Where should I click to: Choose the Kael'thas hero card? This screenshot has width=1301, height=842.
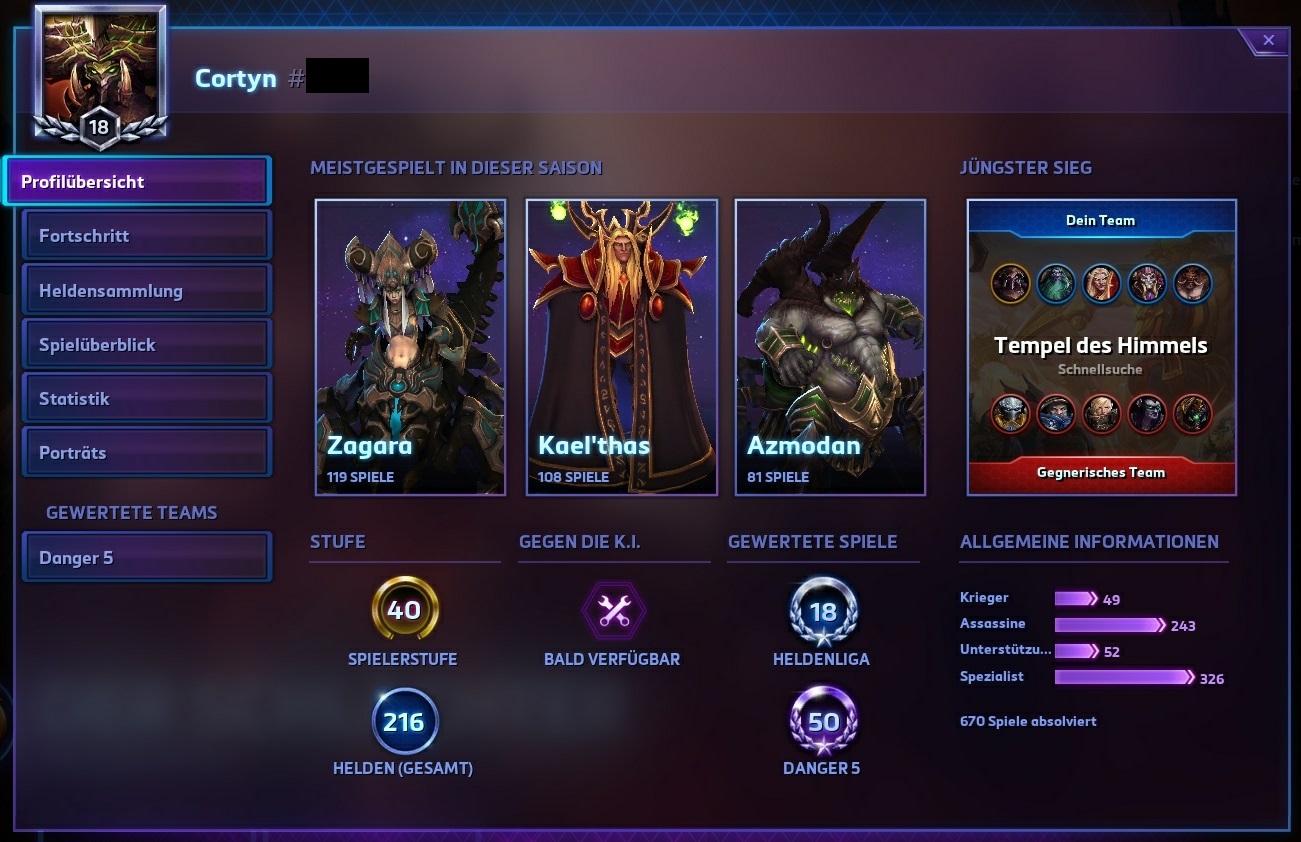tap(621, 347)
